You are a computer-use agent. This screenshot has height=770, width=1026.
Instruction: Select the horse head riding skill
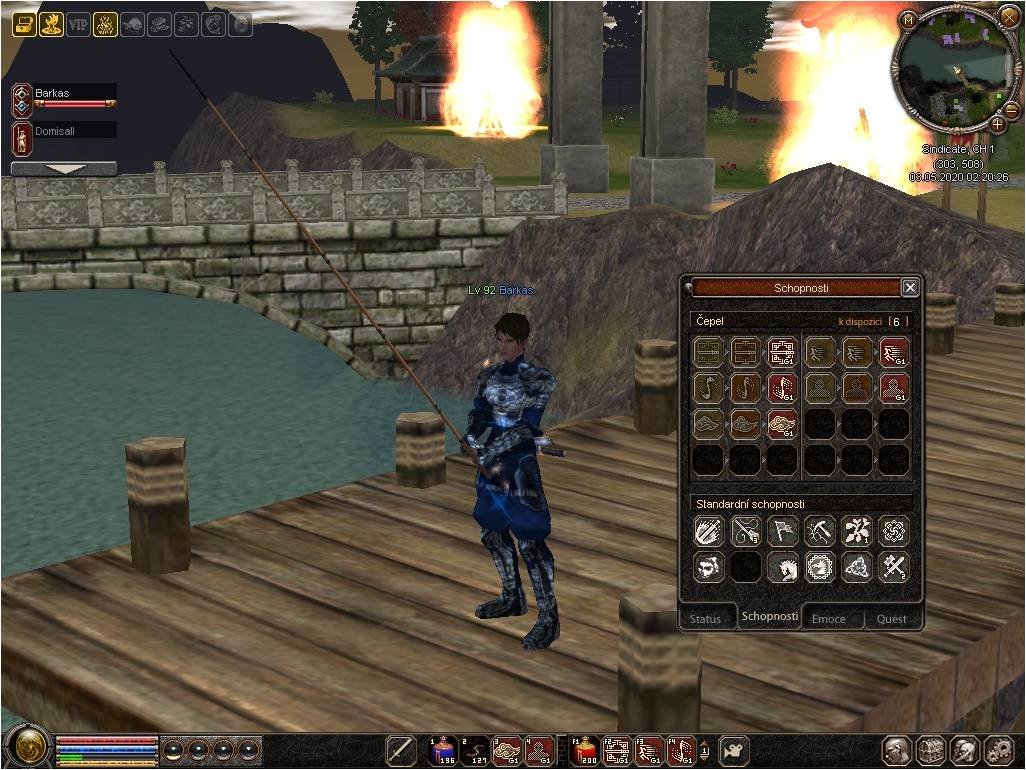click(782, 567)
